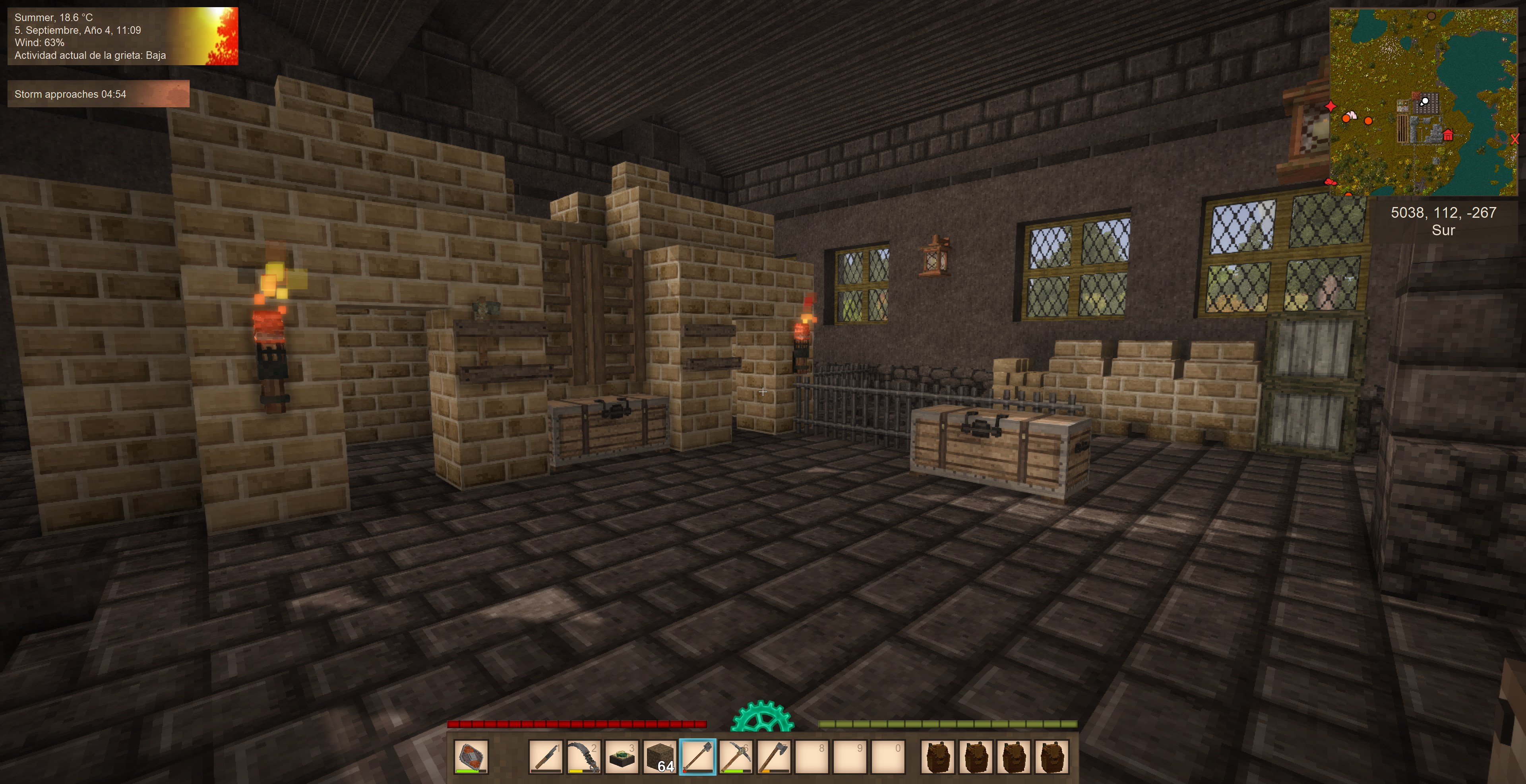Click the brown circle waypoint on minimap
The height and width of the screenshot is (784, 1526).
click(x=1431, y=17)
